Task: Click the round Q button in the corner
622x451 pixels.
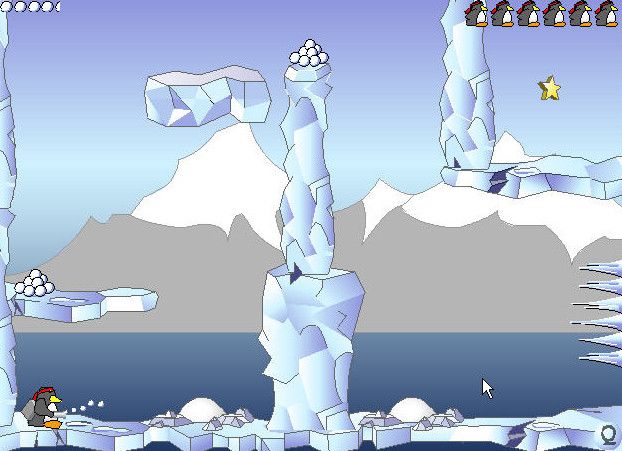Action: (608, 435)
